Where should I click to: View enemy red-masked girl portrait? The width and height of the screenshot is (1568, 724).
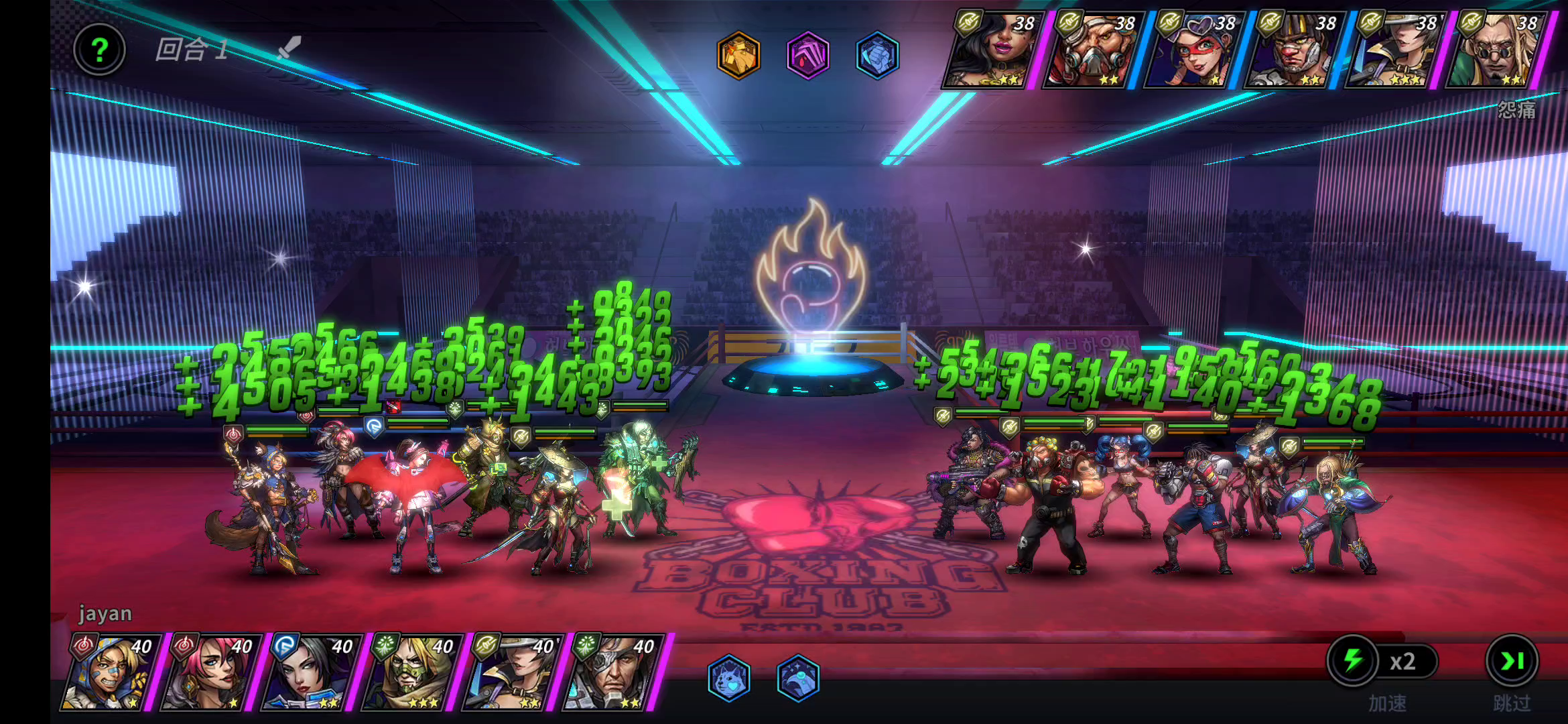tap(1193, 50)
